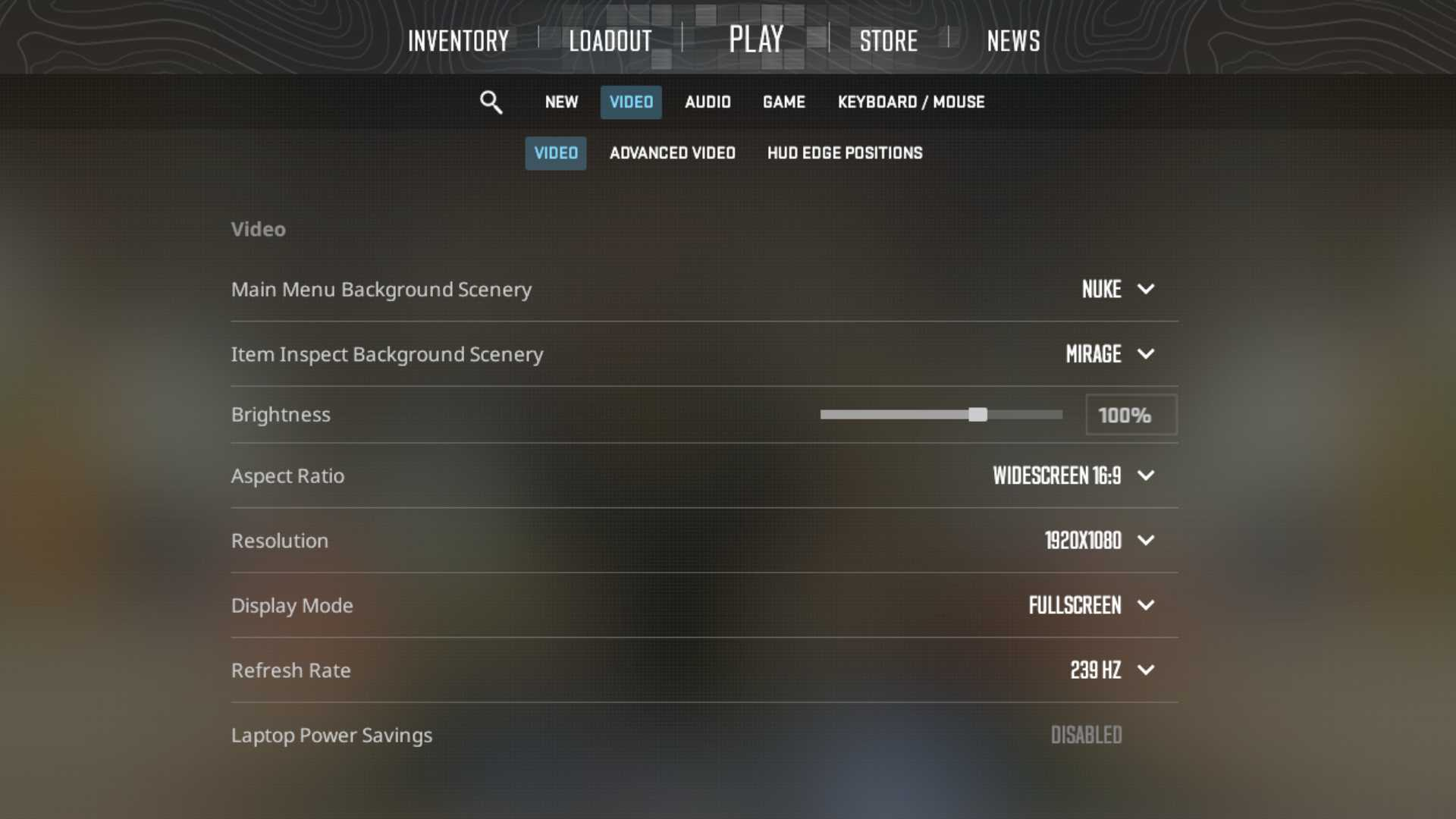
Task: Click the 100% brightness value box
Action: pyautogui.click(x=1130, y=415)
